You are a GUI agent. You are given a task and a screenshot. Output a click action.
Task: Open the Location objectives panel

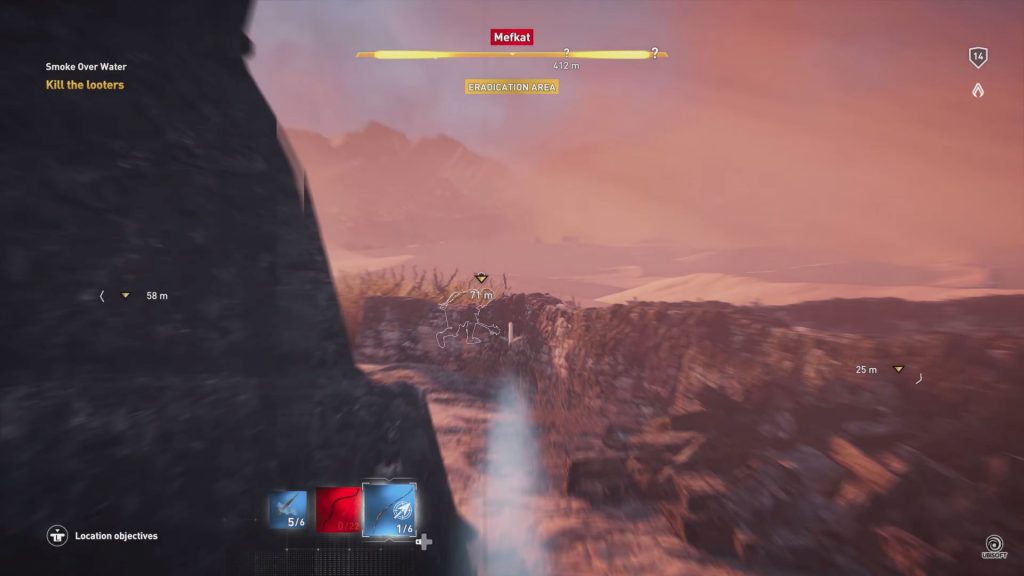click(103, 536)
